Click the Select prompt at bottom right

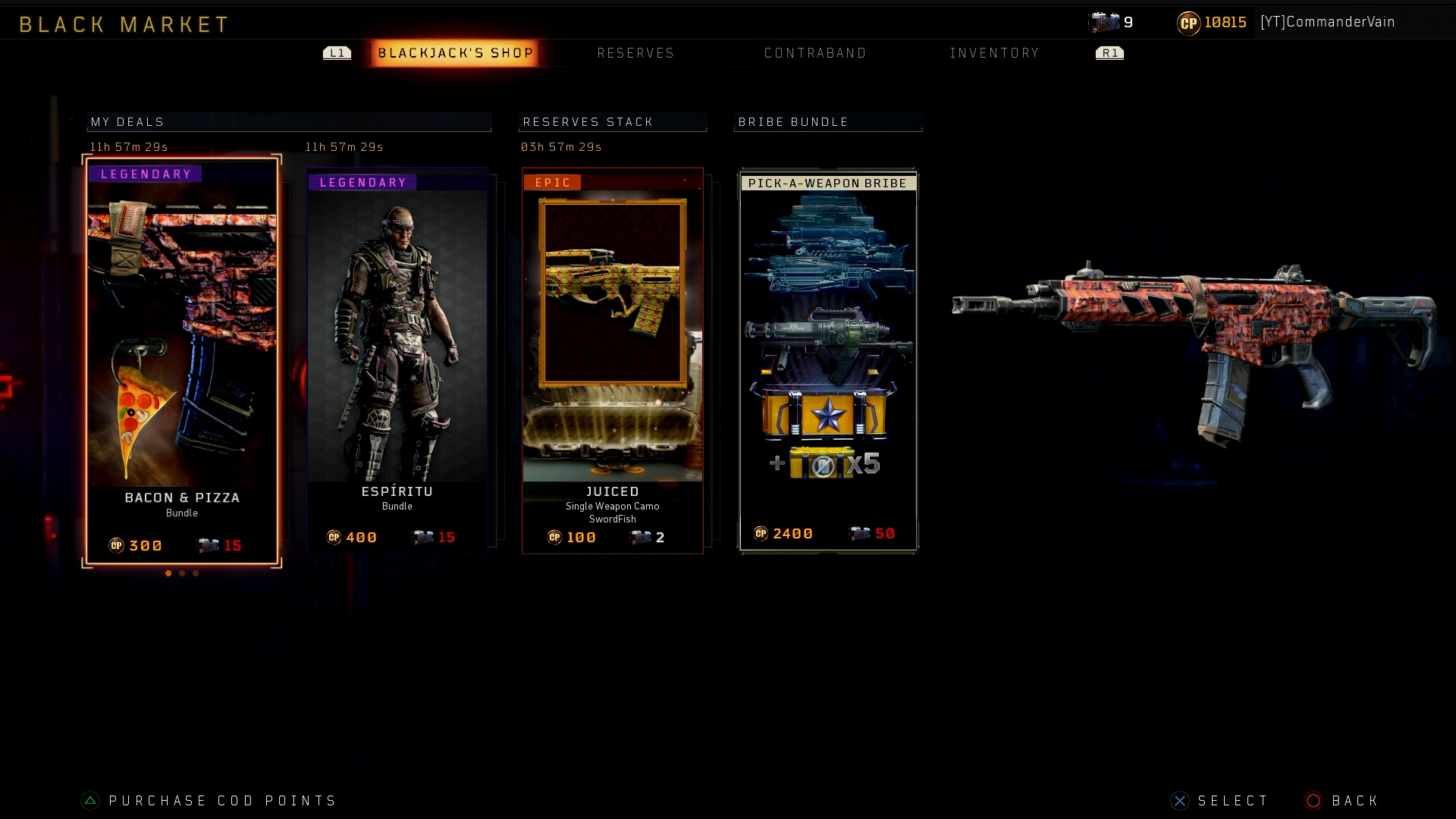[x=1232, y=800]
